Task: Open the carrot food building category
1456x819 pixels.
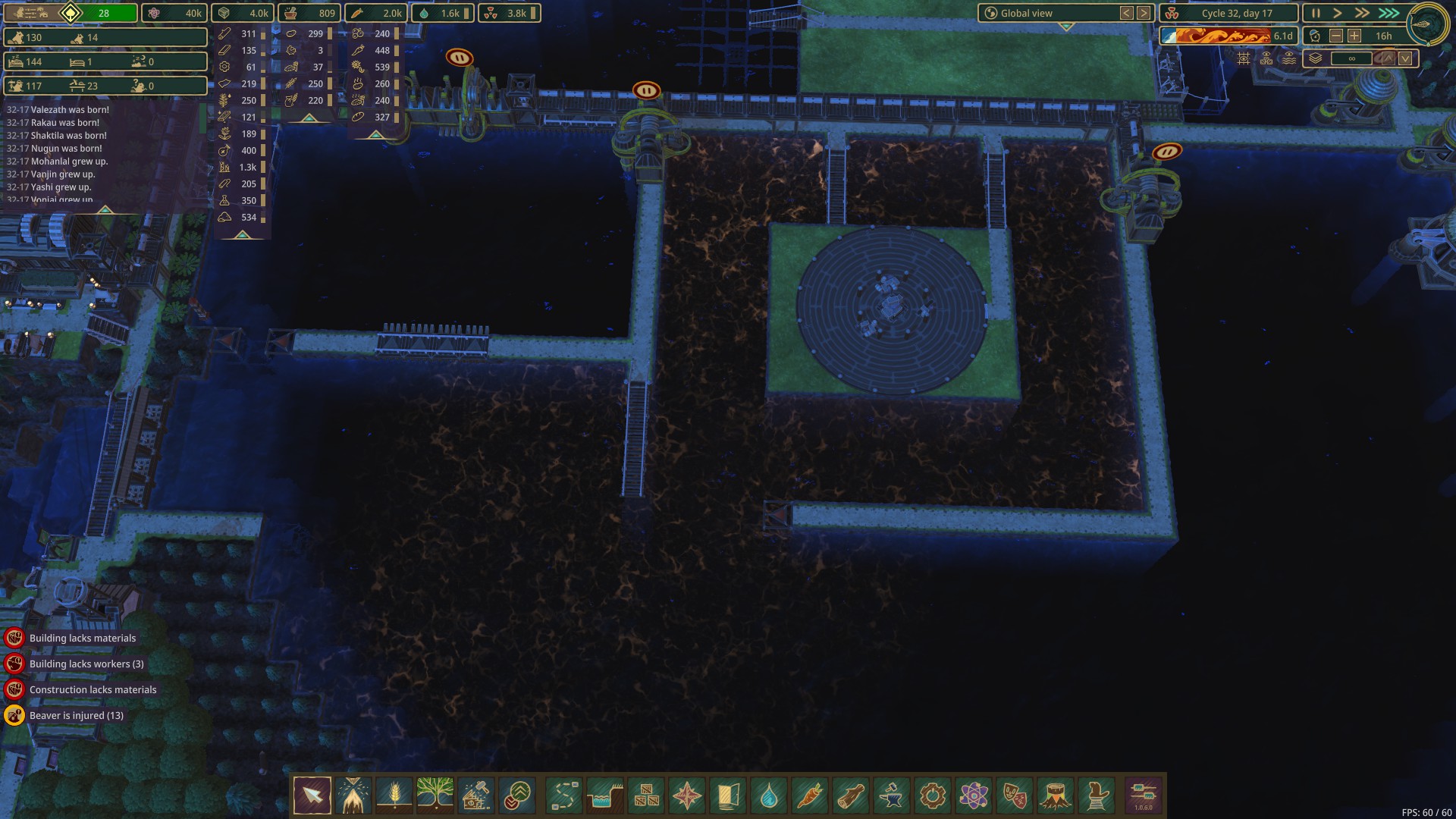Action: point(810,795)
